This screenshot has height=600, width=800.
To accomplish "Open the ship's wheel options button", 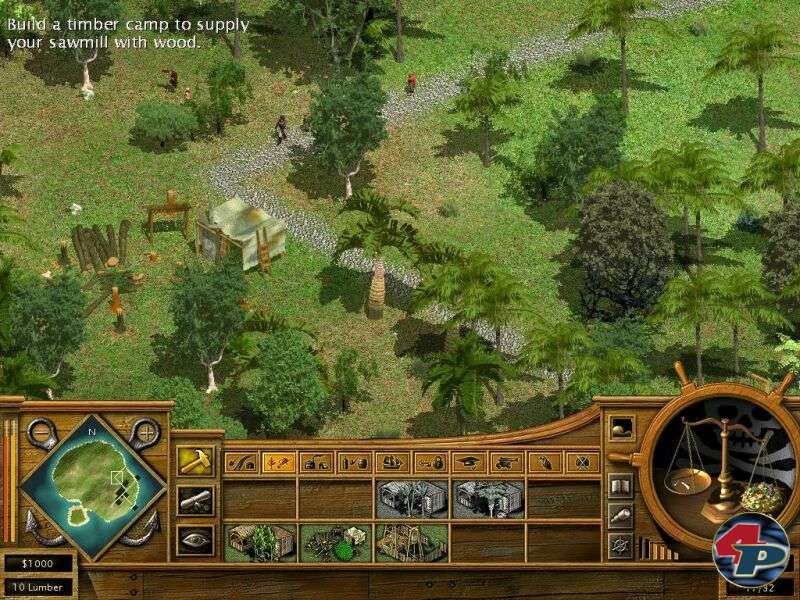I will point(620,544).
